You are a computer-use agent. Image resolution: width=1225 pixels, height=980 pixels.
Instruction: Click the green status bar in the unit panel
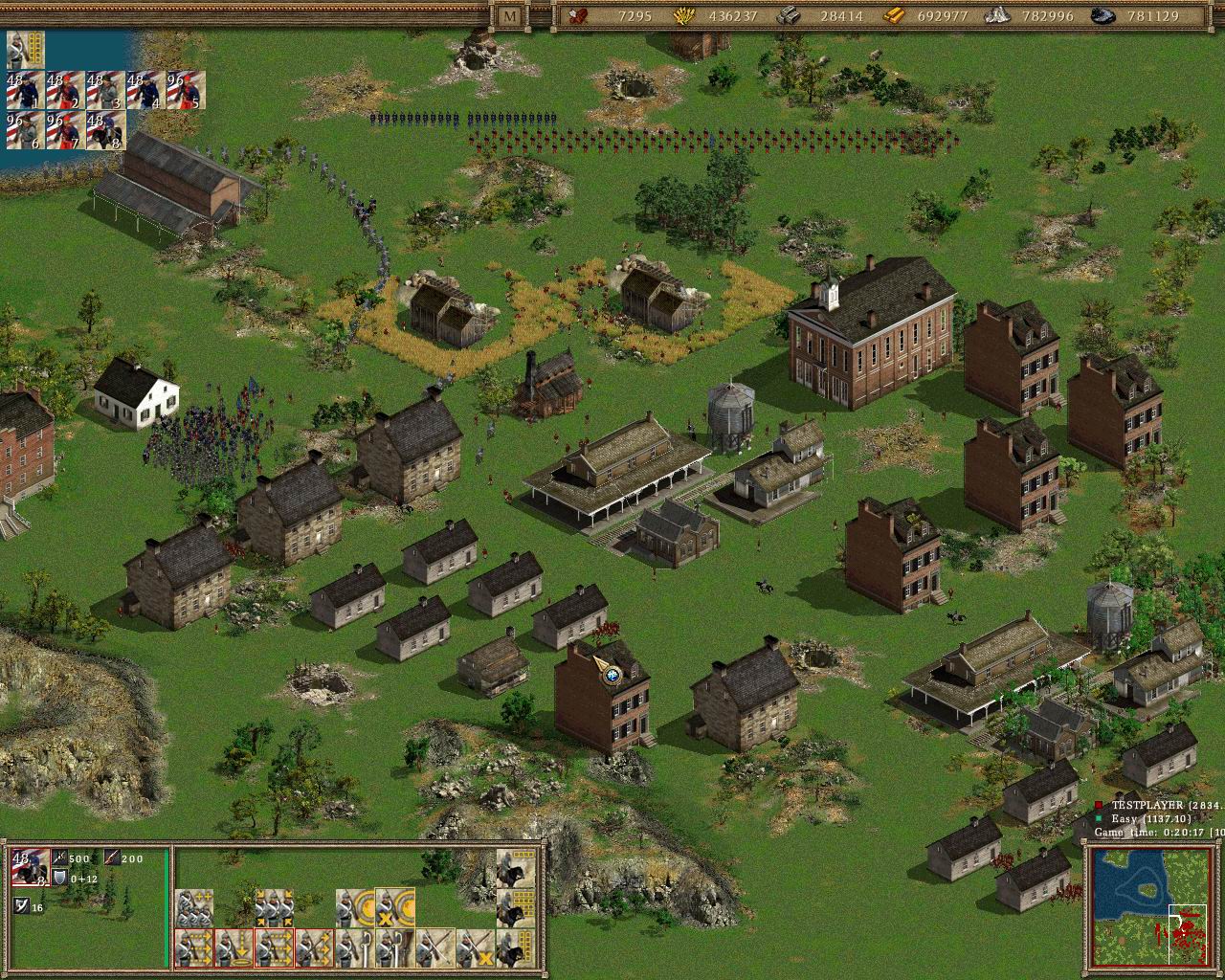[166, 904]
